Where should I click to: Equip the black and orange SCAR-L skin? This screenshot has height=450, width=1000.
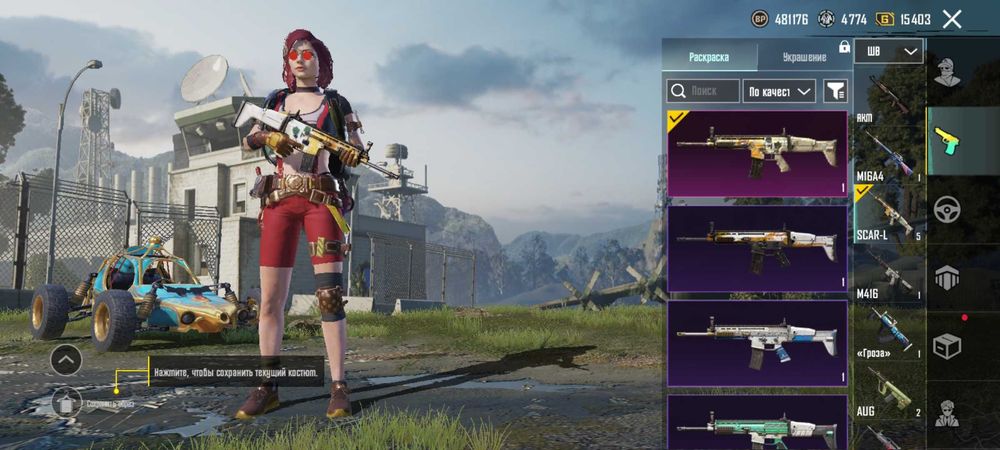pos(757,248)
